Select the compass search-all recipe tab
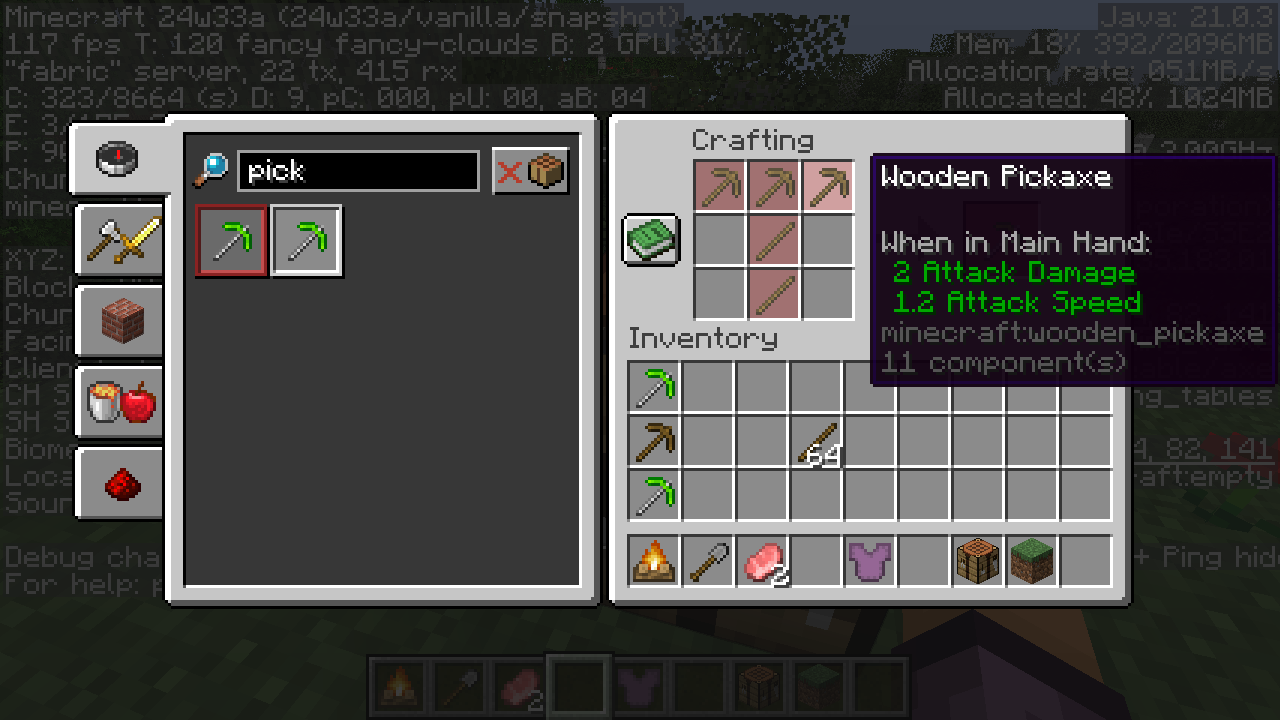The height and width of the screenshot is (720, 1280). (117, 159)
